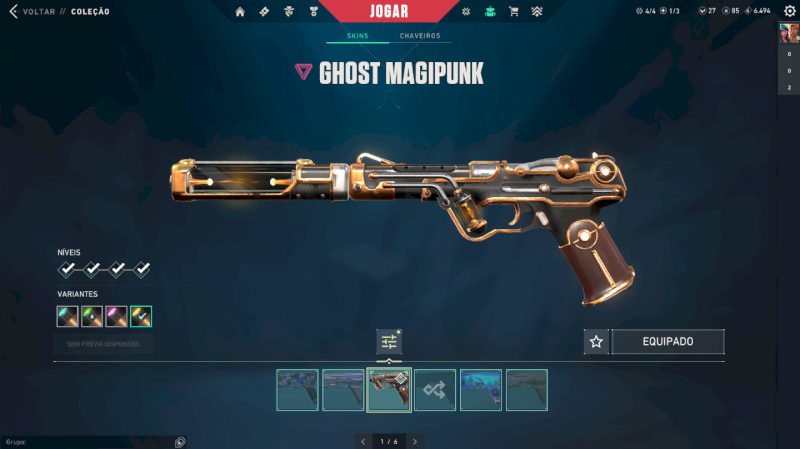
Task: Open the home screen icon
Action: click(x=240, y=12)
